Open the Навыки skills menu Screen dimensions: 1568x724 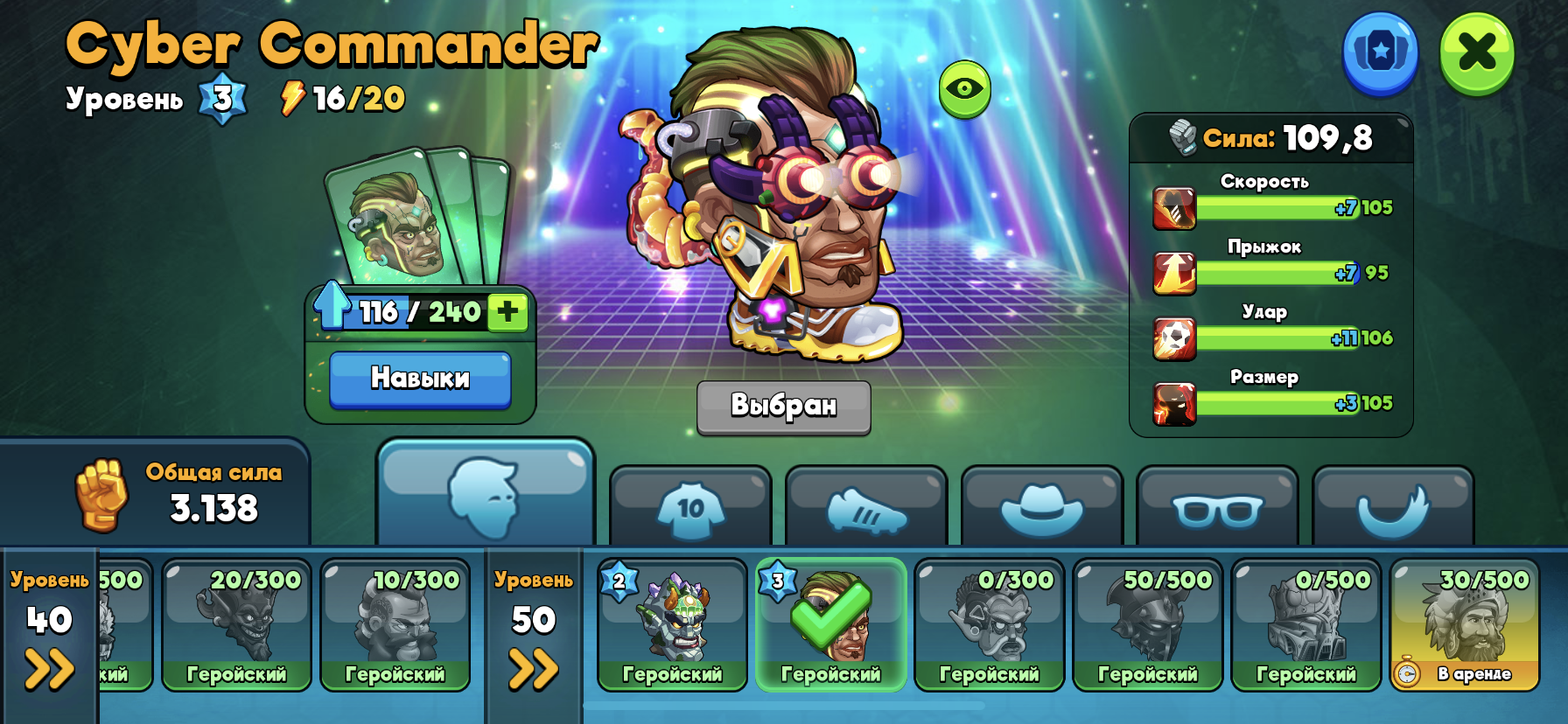pos(420,379)
